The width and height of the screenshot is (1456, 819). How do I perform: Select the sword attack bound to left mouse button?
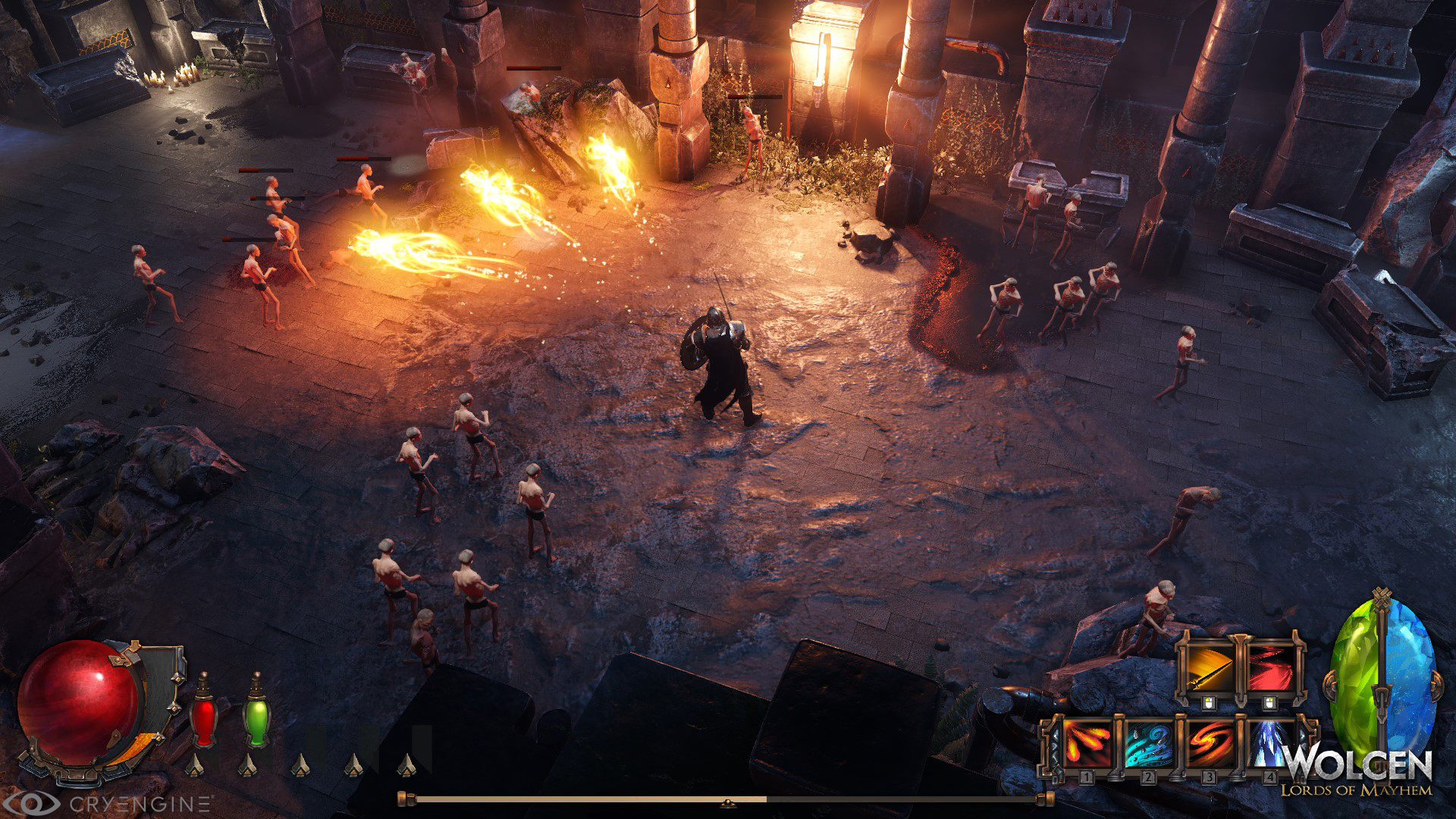point(1210,668)
